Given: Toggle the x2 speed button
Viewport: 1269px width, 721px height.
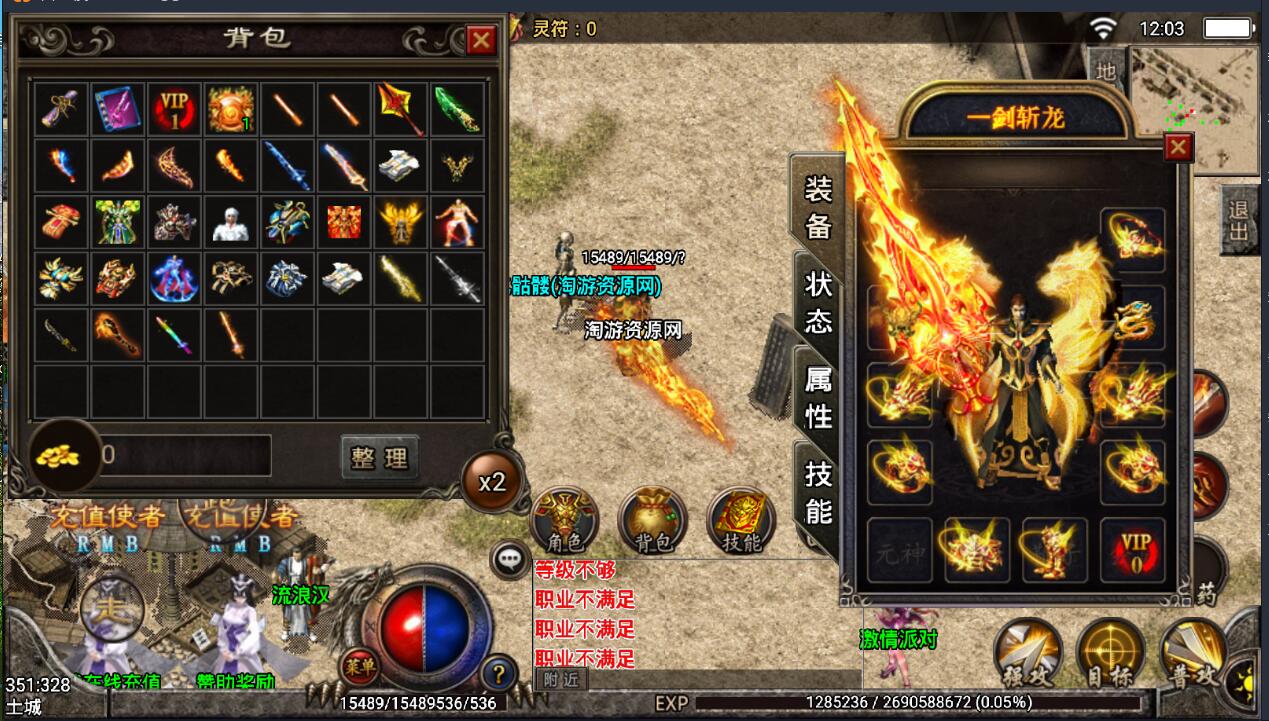Looking at the screenshot, I should 492,482.
